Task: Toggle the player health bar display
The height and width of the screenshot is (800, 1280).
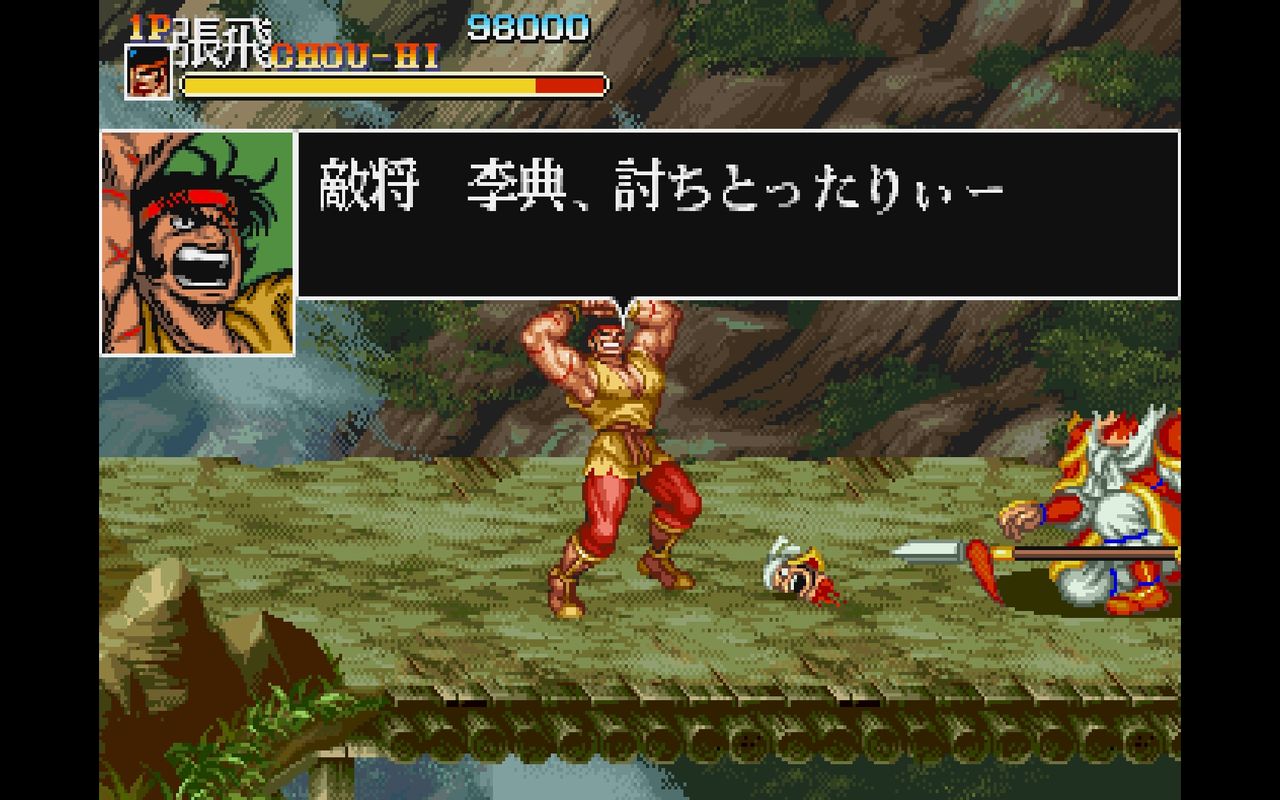Action: tap(393, 83)
